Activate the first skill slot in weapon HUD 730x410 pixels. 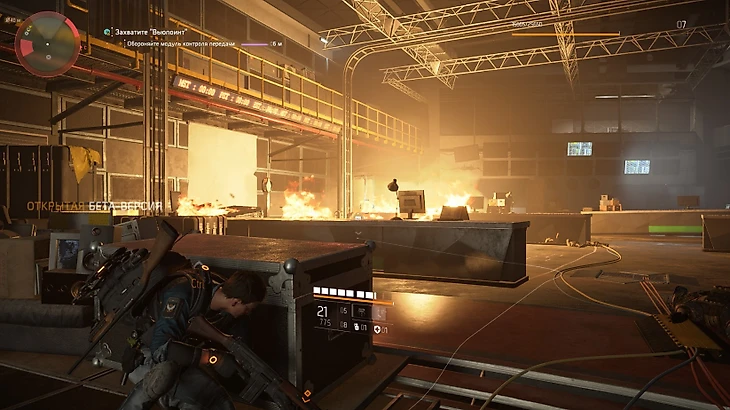[x=361, y=311]
